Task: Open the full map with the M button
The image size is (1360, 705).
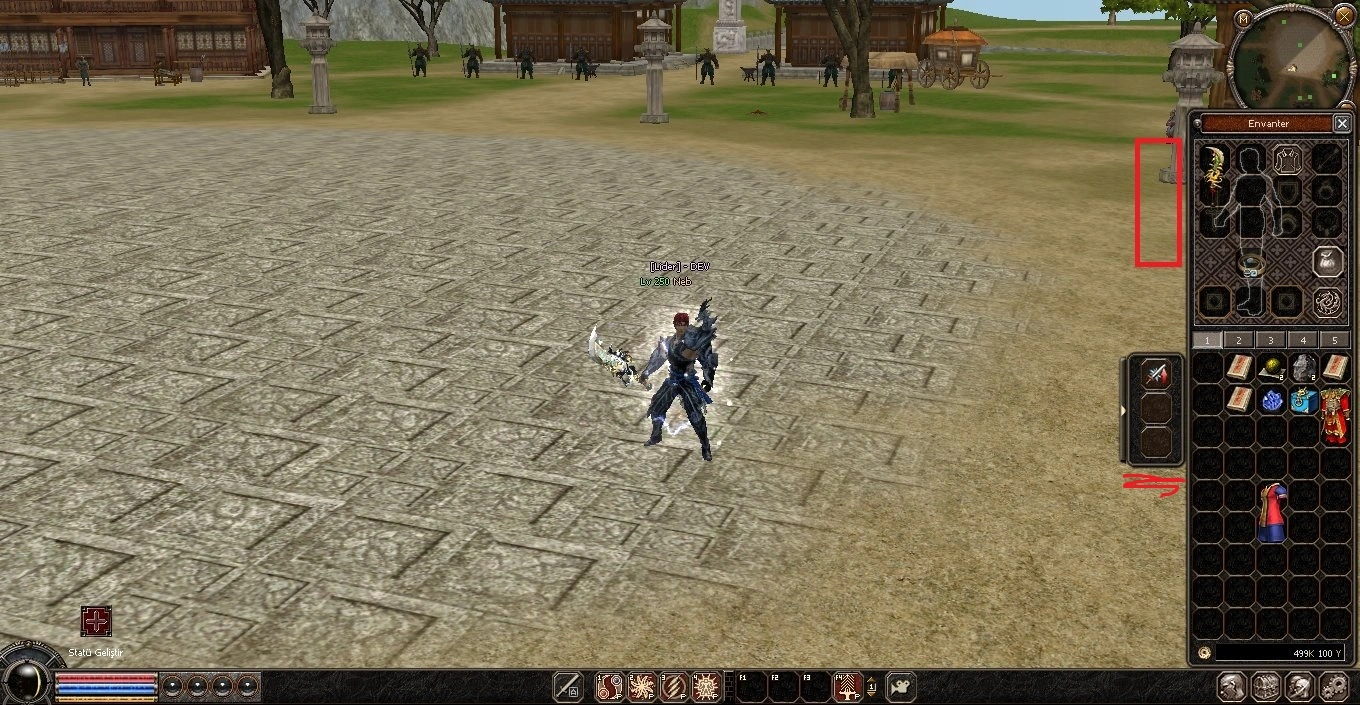Action: pos(1243,18)
